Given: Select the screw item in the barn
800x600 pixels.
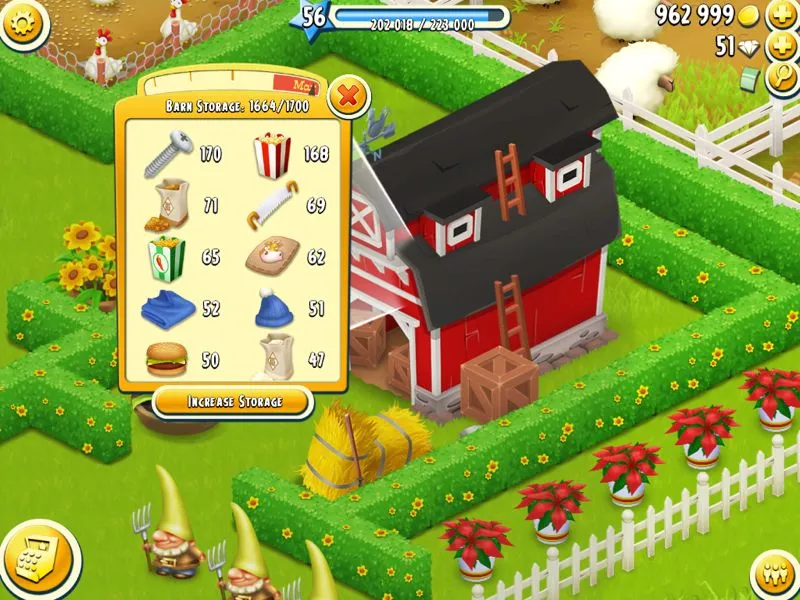Looking at the screenshot, I should click(x=167, y=155).
